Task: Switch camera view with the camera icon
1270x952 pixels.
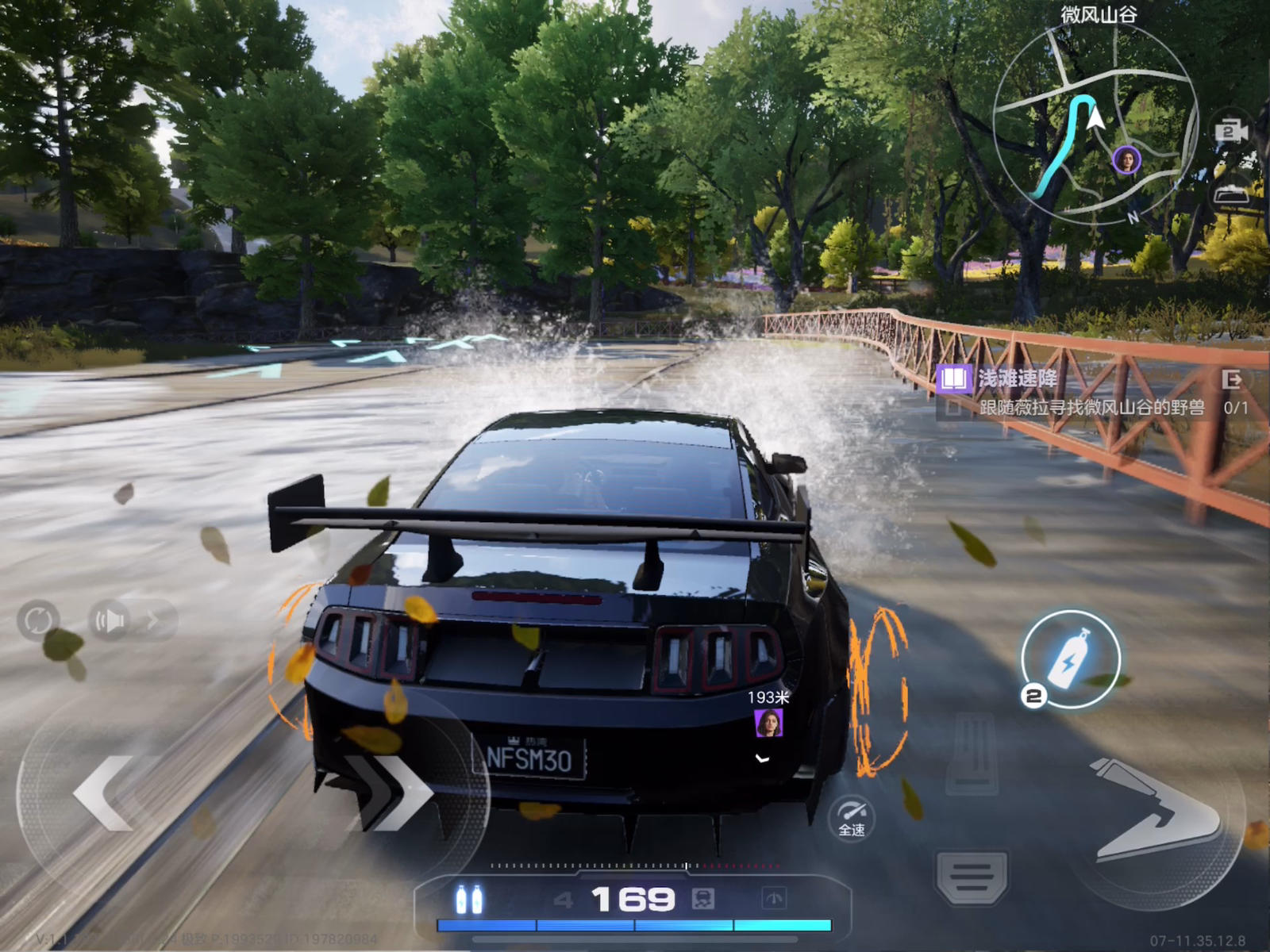Action: (1230, 131)
